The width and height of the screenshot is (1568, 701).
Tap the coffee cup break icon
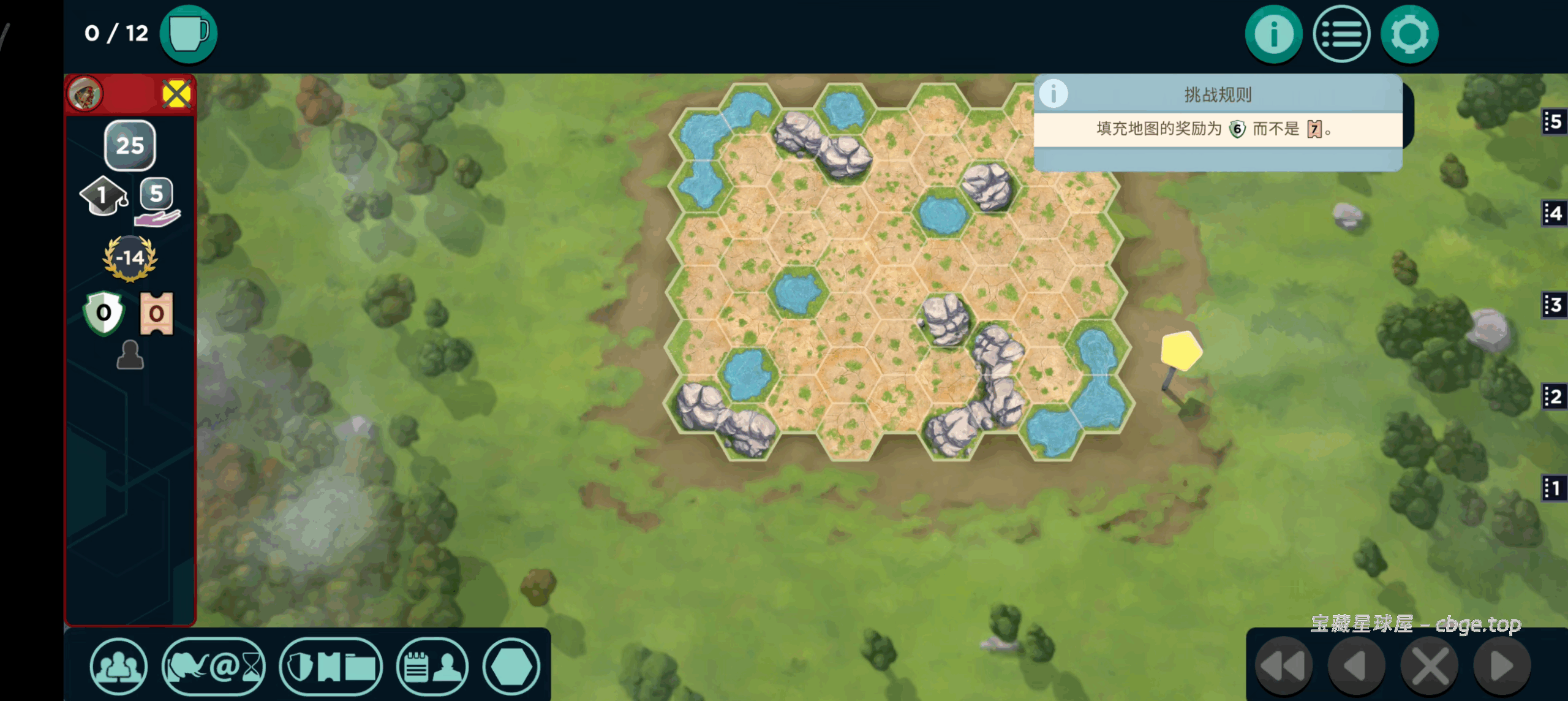coord(189,34)
